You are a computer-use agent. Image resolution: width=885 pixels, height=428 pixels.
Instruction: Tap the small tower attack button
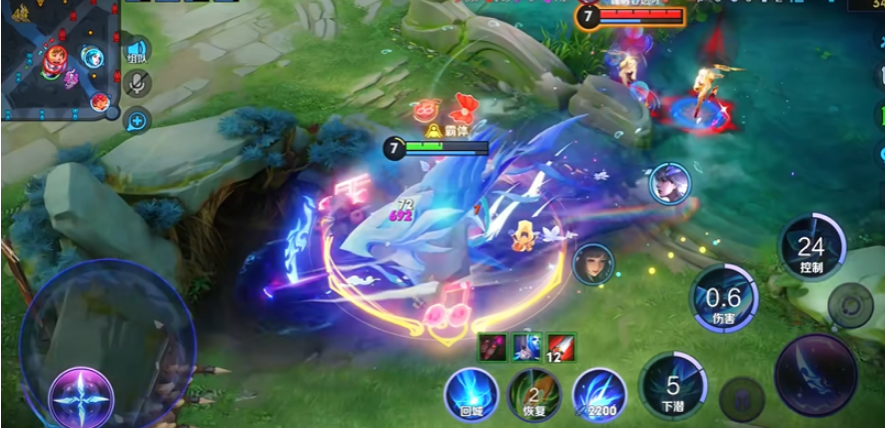852,304
